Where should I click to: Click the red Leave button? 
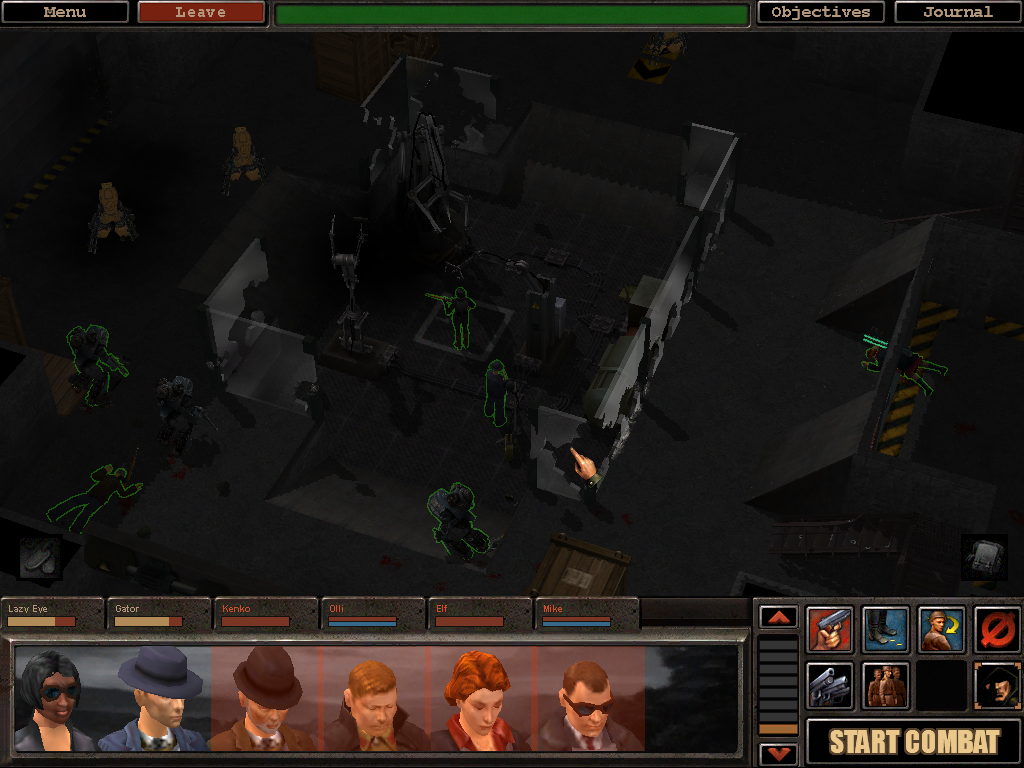(201, 13)
